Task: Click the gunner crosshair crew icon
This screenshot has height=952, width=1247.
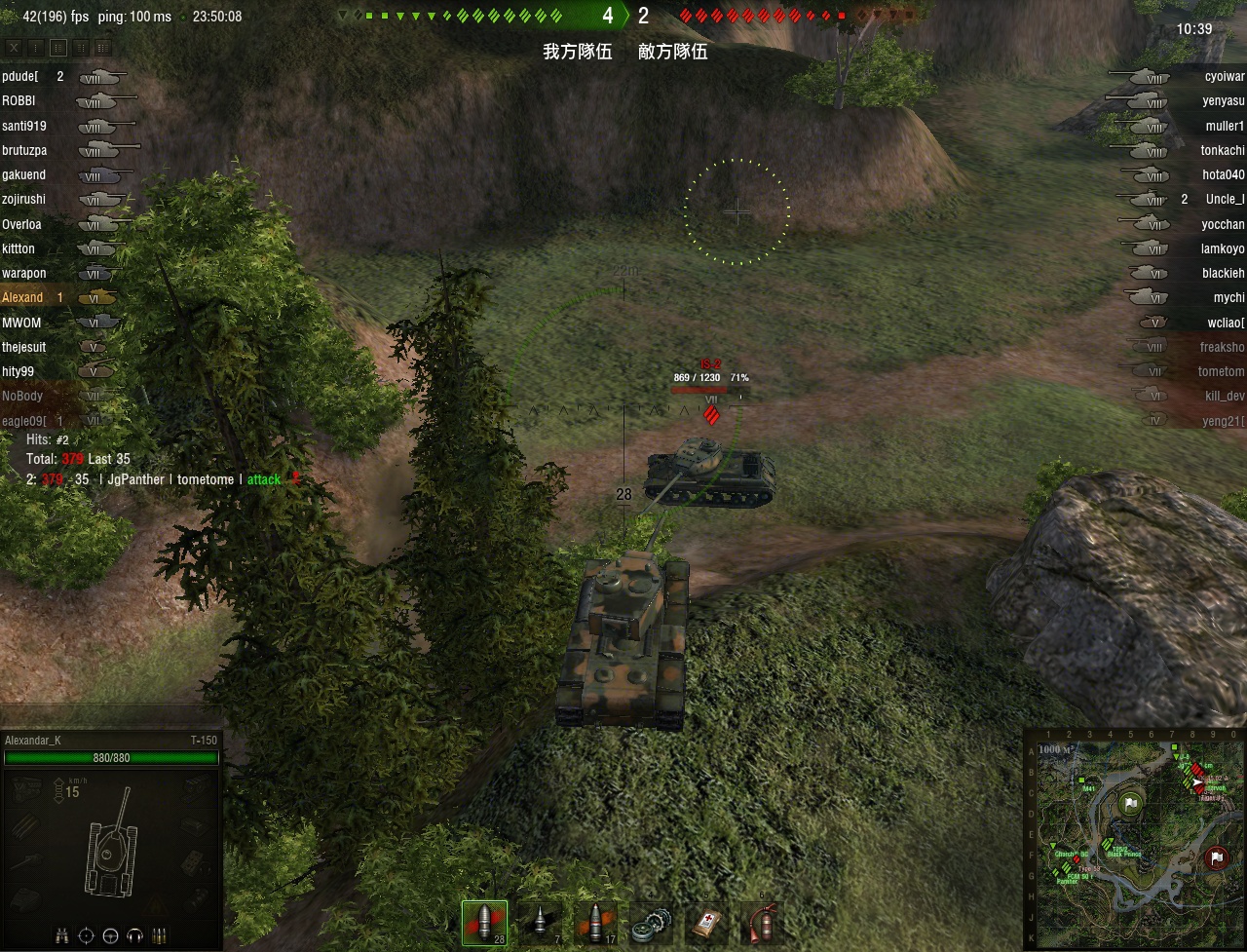Action: pyautogui.click(x=86, y=935)
